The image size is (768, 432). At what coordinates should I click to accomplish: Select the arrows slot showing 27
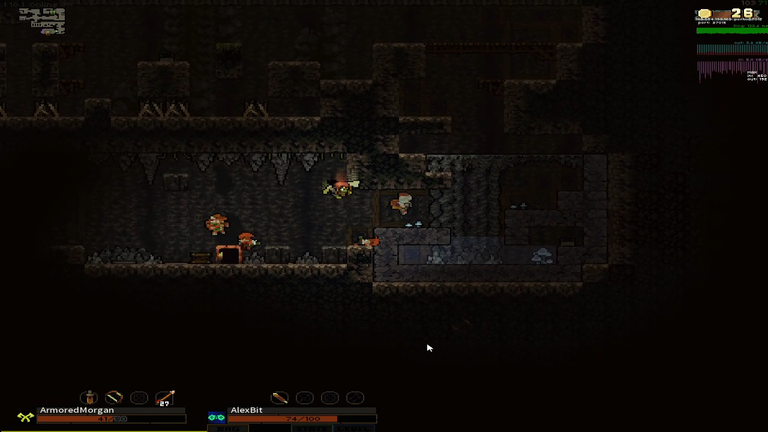coord(165,398)
